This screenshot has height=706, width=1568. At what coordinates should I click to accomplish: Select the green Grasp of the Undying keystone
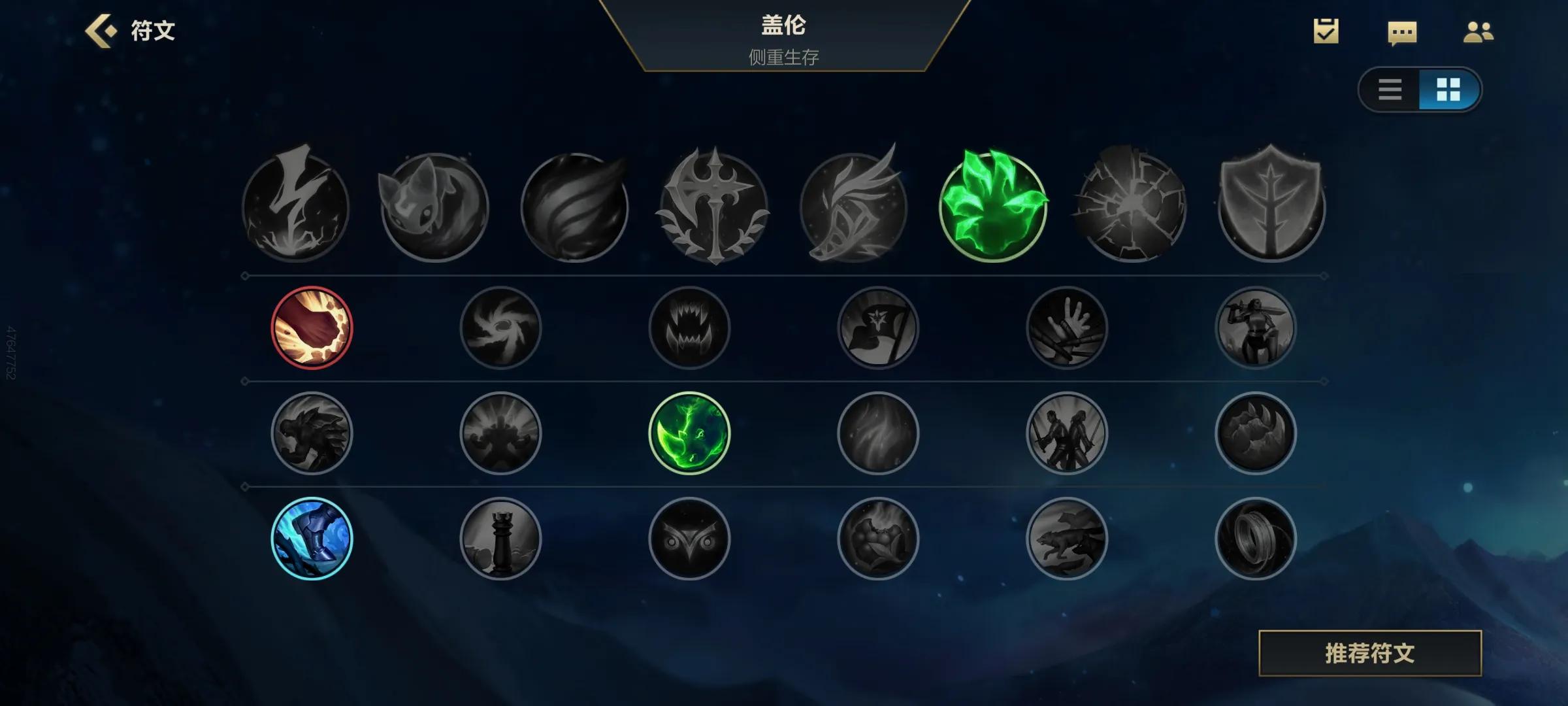[x=993, y=207]
